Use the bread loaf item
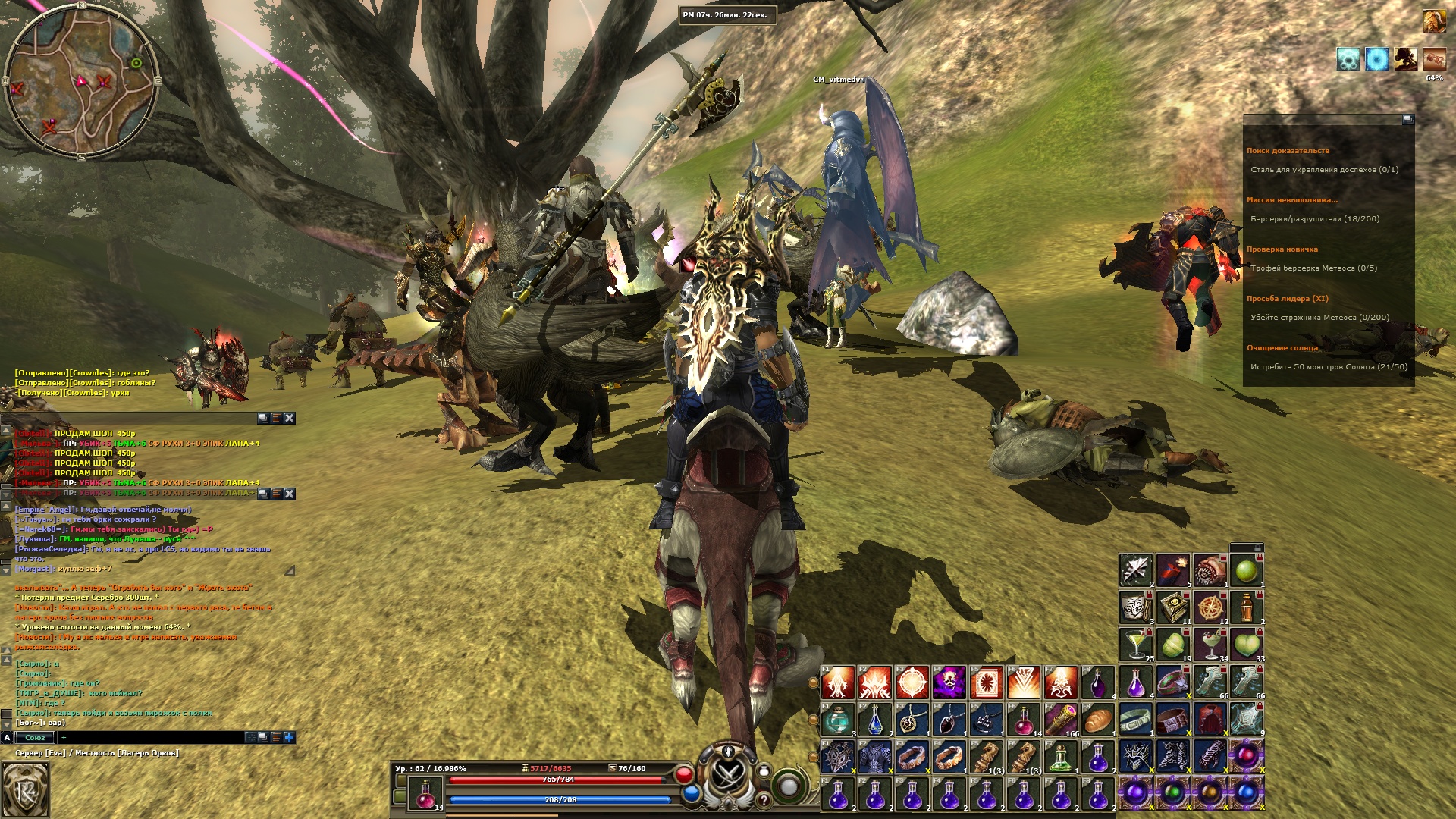Screen dimensions: 1456x819 click(1097, 719)
